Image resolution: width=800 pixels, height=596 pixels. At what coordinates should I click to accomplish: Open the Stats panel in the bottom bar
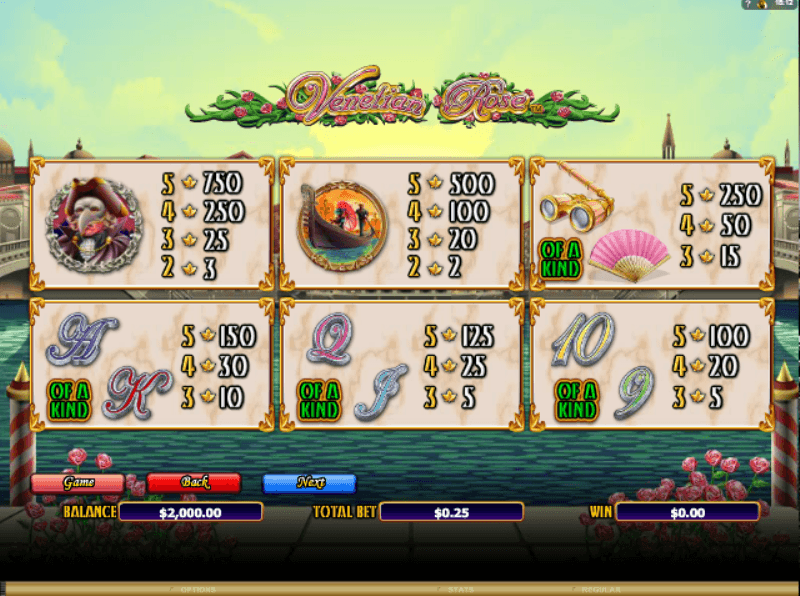click(x=460, y=590)
